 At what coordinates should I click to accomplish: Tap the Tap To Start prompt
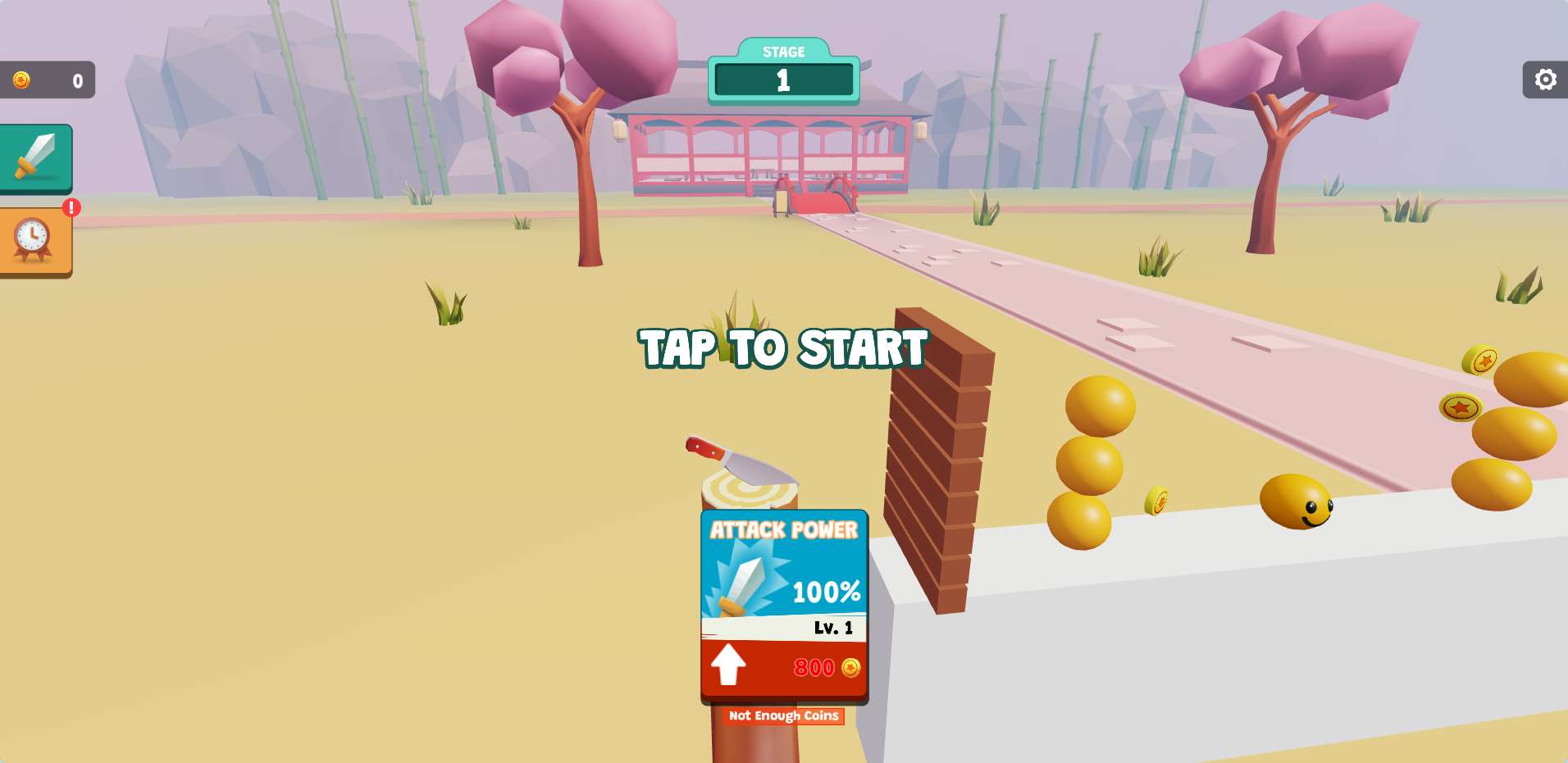(x=783, y=347)
